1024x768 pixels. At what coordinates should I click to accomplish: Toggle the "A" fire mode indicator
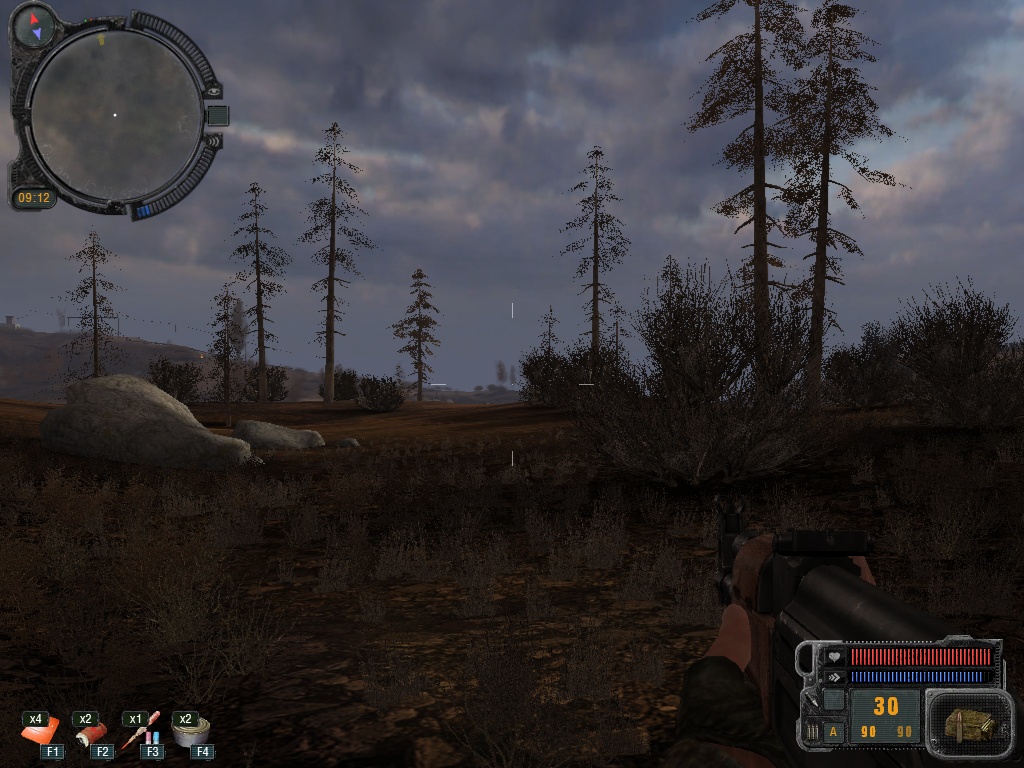click(x=834, y=732)
